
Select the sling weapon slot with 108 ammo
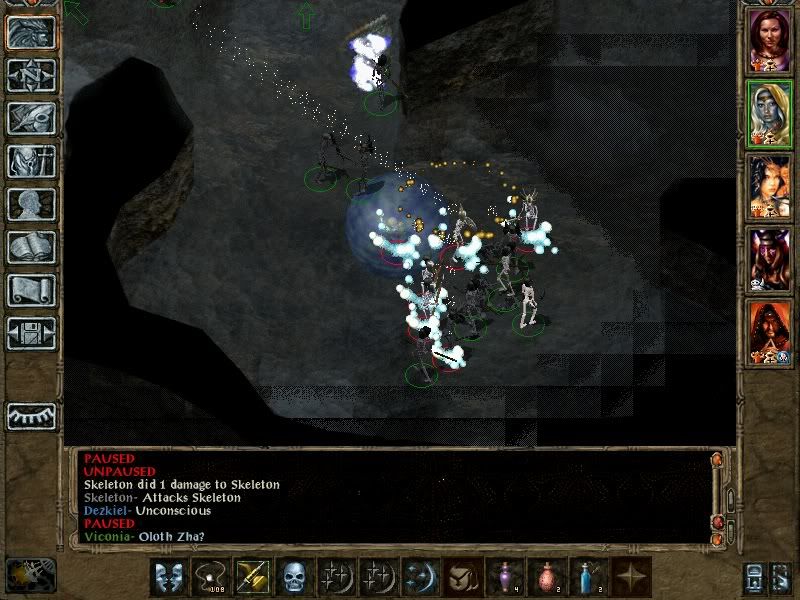[x=211, y=577]
